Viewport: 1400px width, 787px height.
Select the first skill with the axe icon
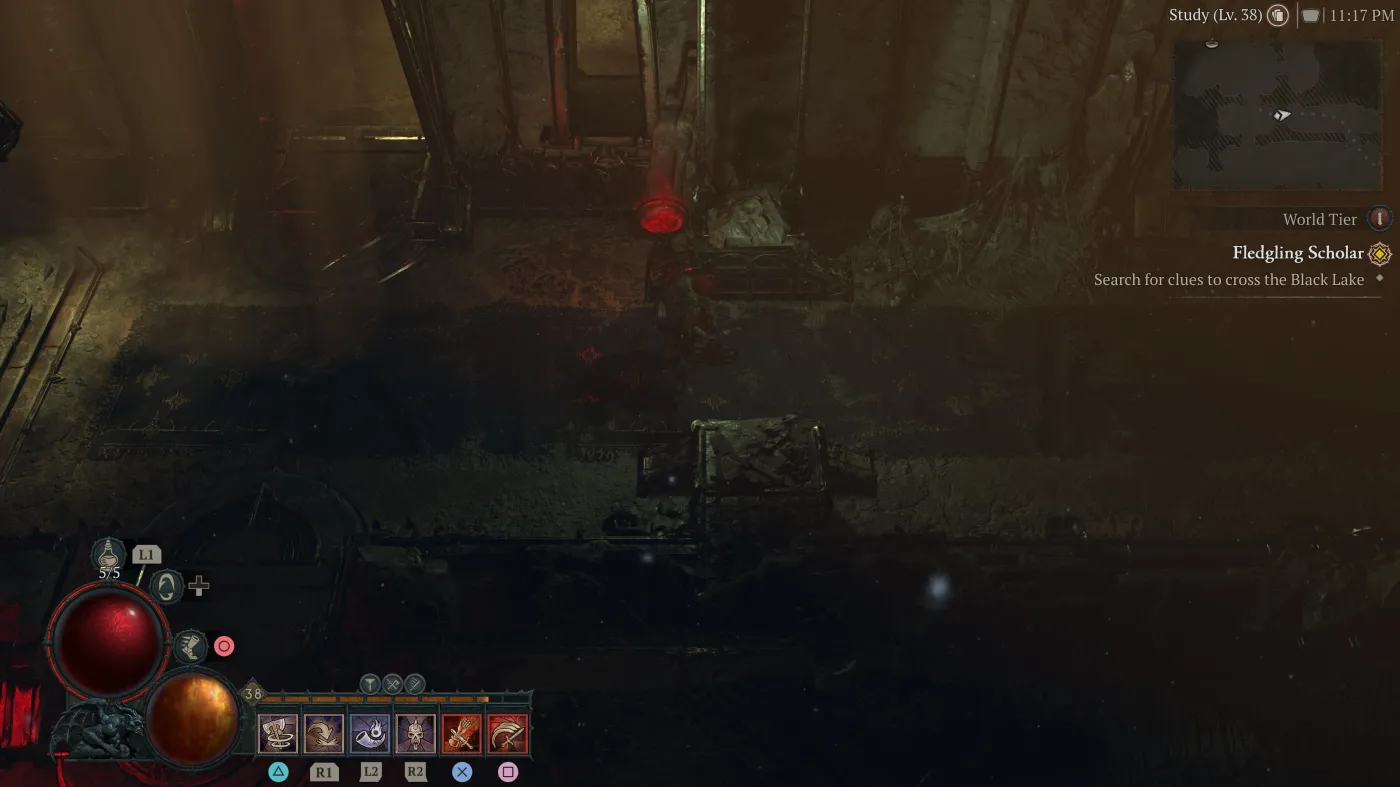(278, 733)
